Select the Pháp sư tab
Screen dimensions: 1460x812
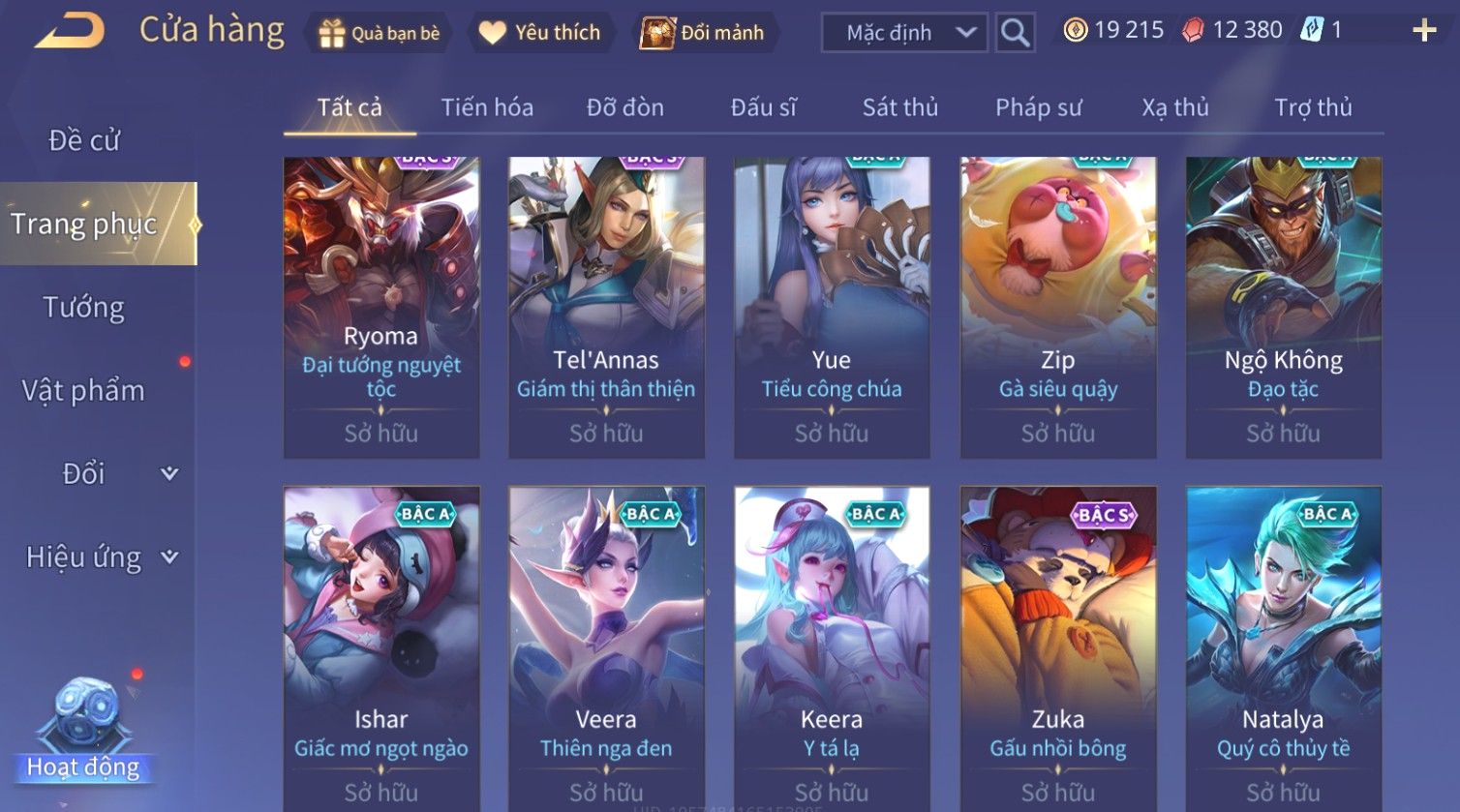(x=1038, y=107)
